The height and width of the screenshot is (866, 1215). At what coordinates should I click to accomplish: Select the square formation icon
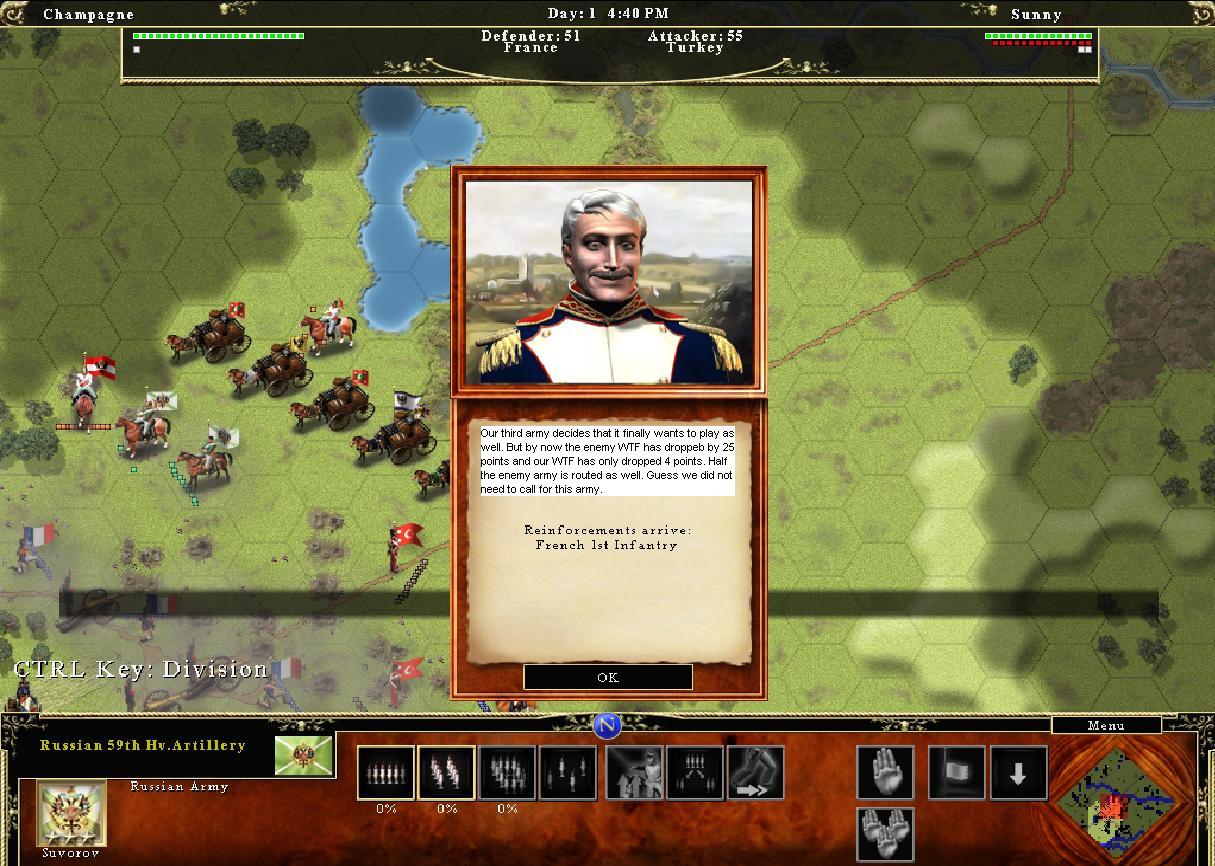507,773
